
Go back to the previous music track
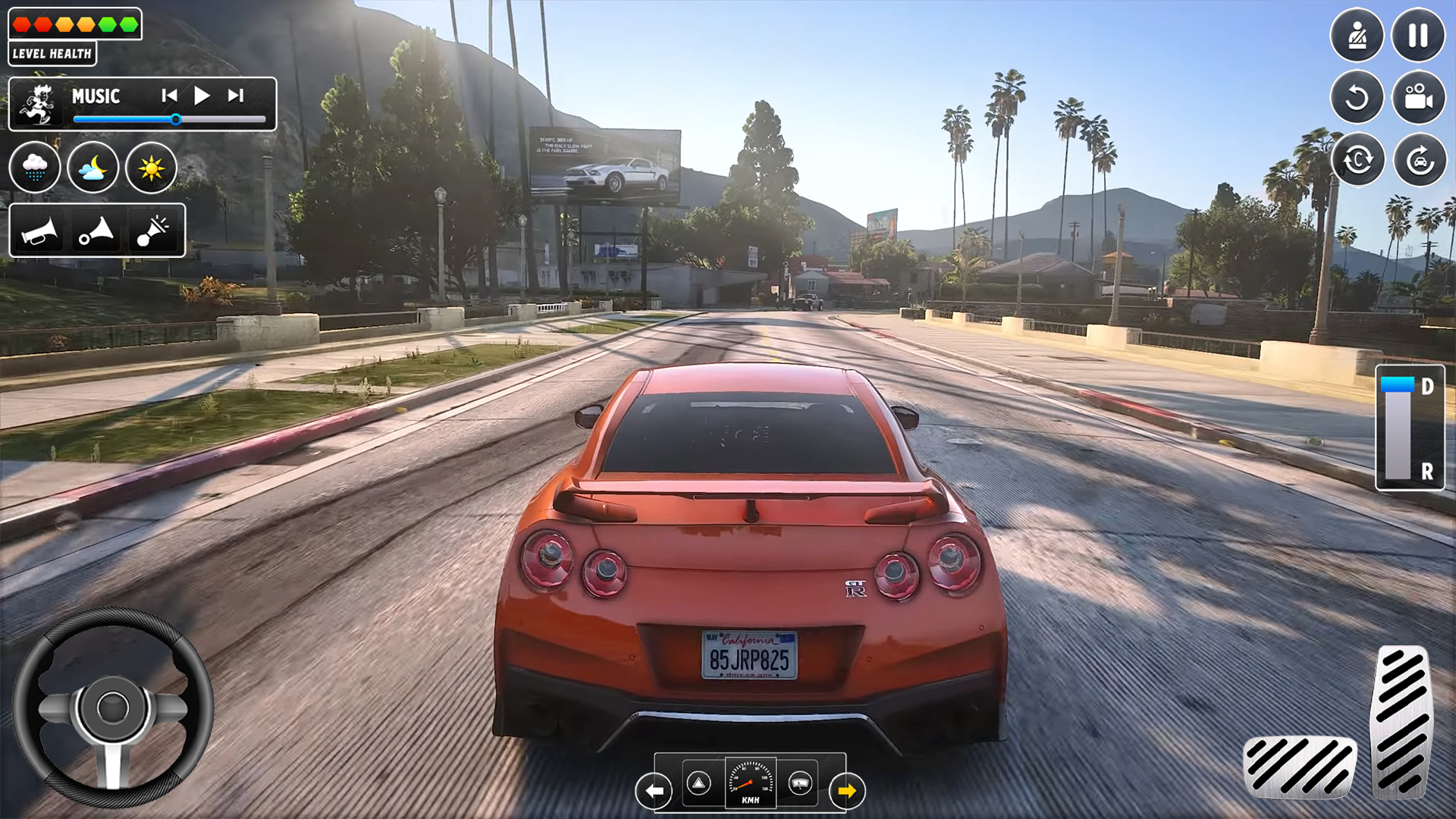[168, 96]
